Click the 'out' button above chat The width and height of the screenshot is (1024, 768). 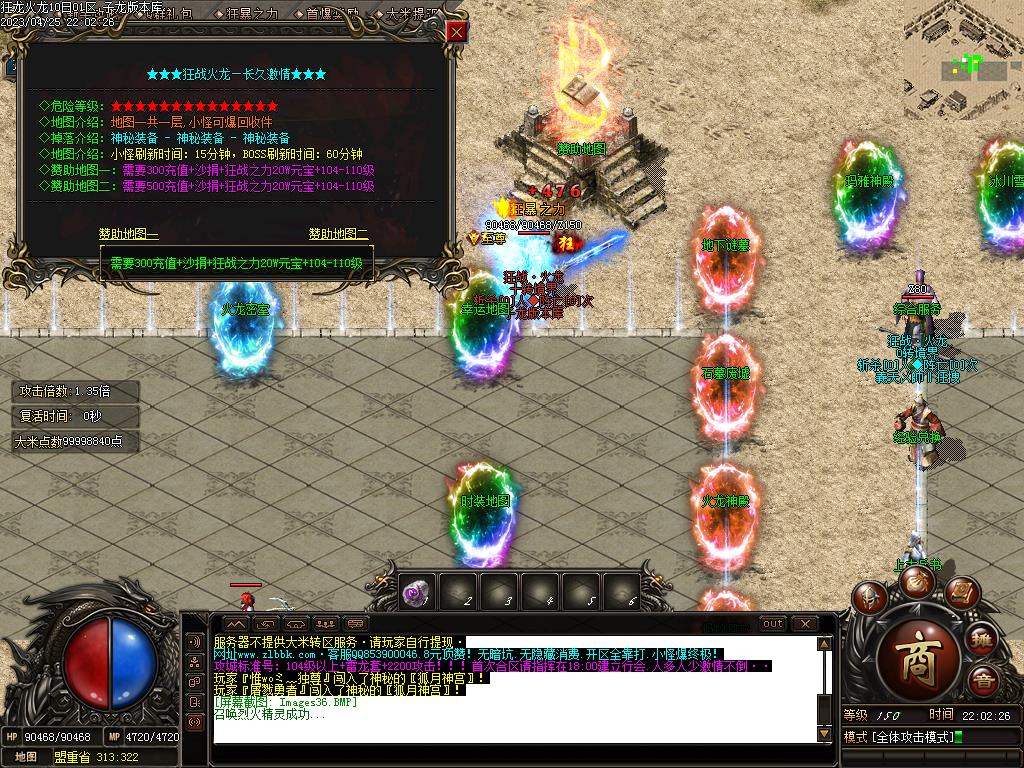(x=773, y=624)
